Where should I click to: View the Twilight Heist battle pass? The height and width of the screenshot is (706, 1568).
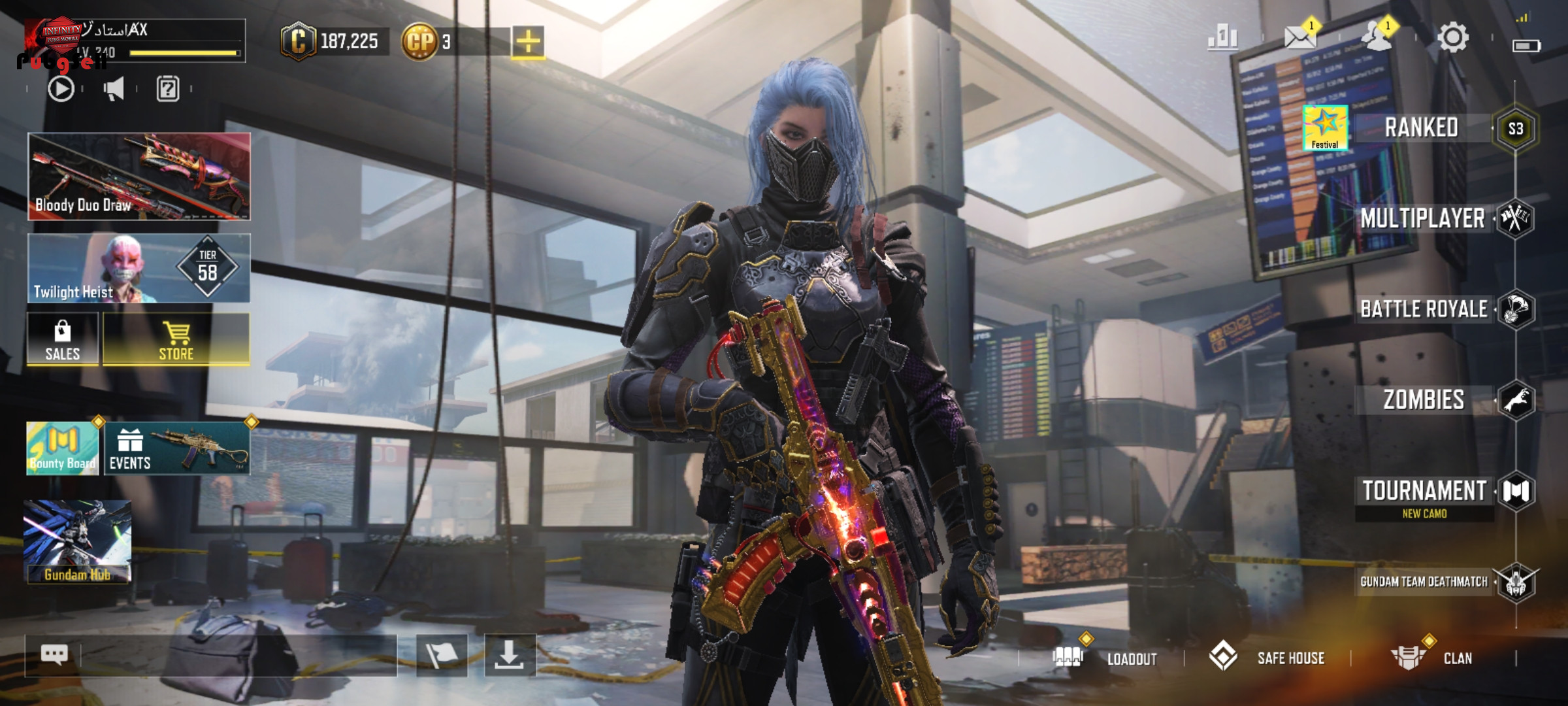coord(139,268)
